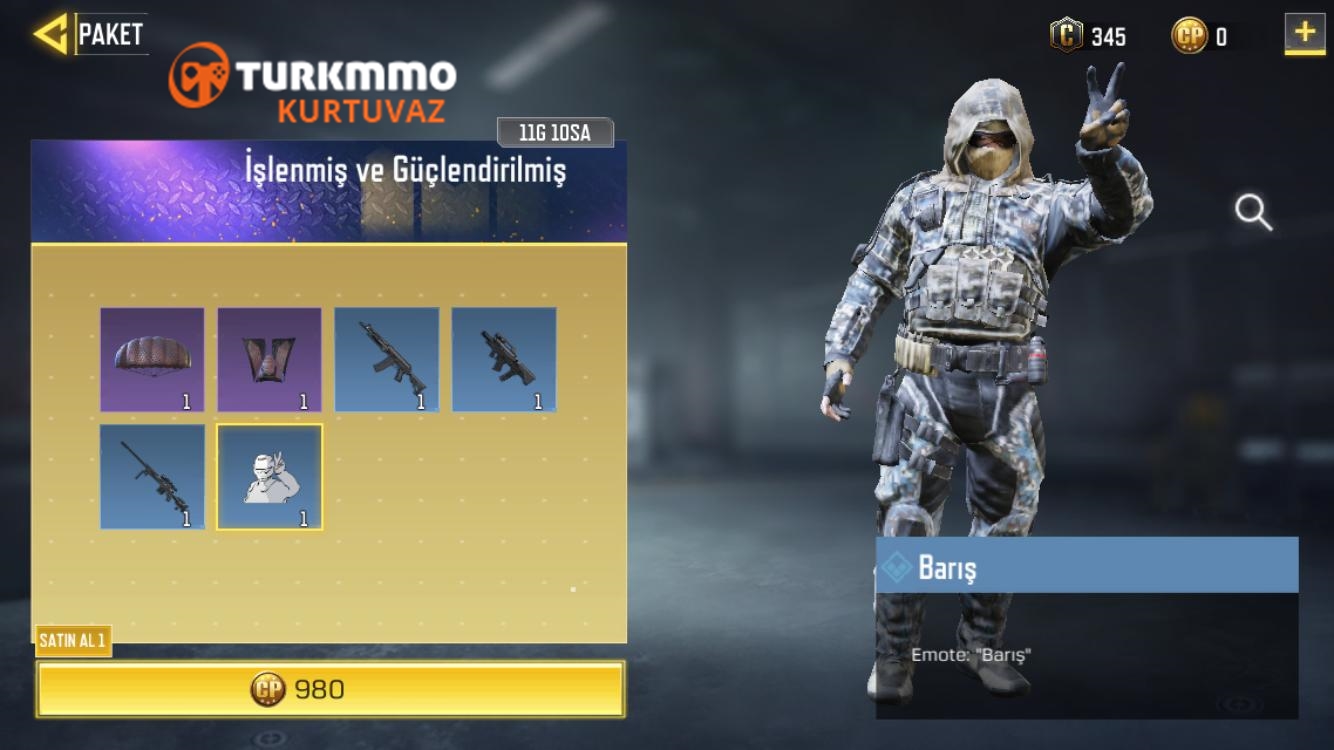Viewport: 1334px width, 750px height.
Task: Select the wingsuit item slot
Action: coord(269,360)
